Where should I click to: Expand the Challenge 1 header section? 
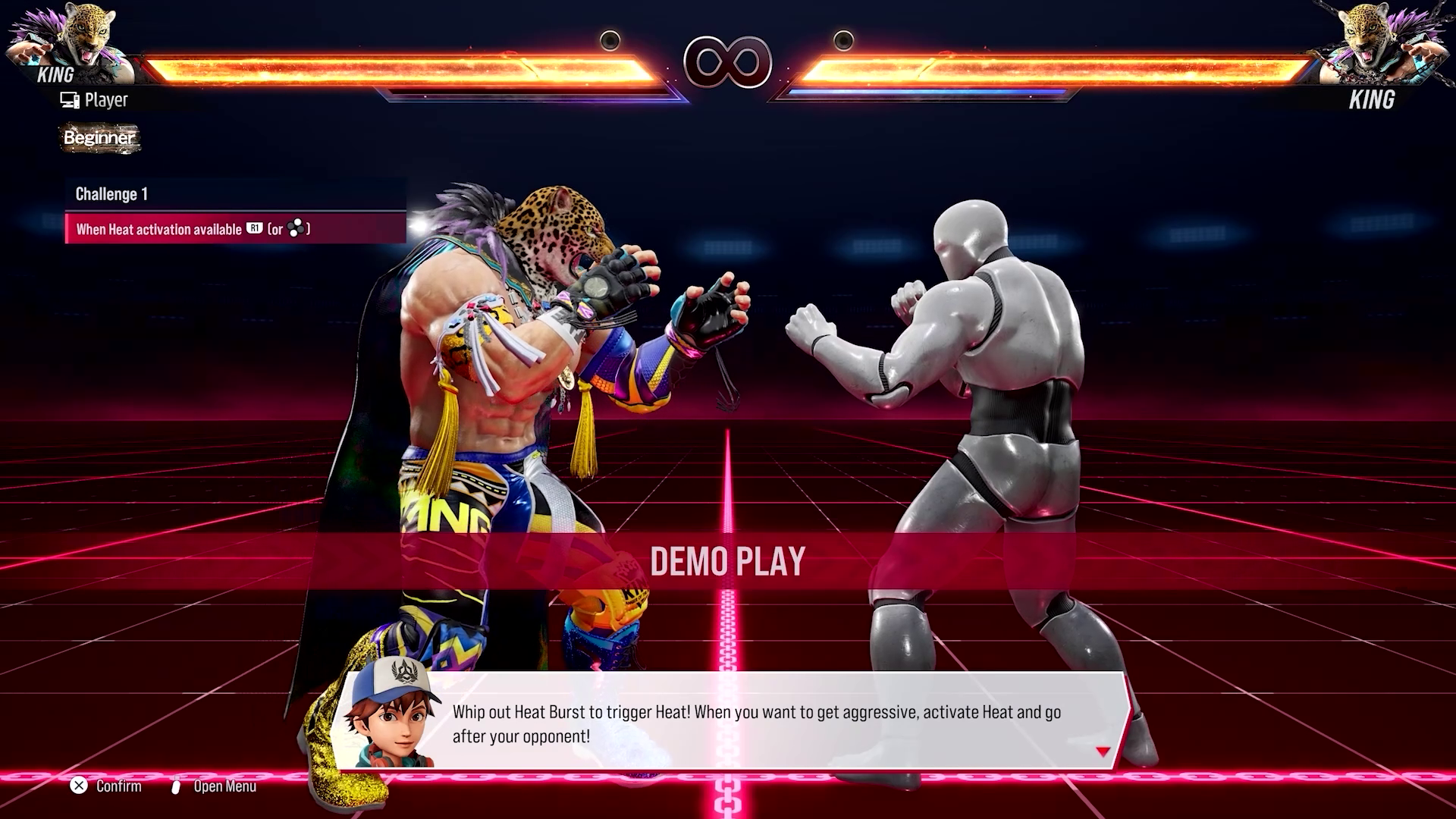(111, 194)
